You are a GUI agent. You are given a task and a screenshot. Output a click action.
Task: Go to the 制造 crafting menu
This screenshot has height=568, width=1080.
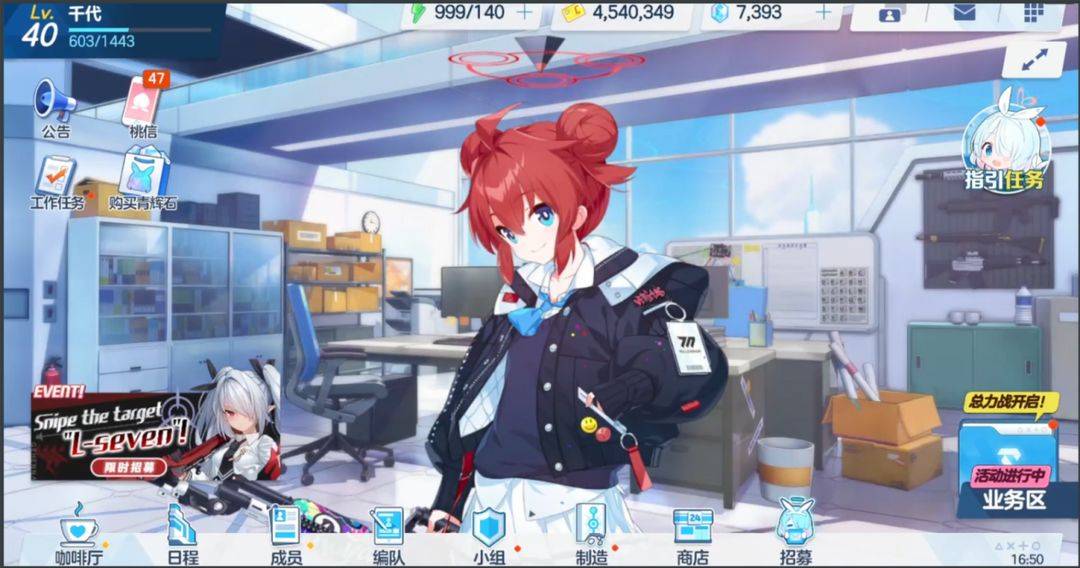[591, 535]
